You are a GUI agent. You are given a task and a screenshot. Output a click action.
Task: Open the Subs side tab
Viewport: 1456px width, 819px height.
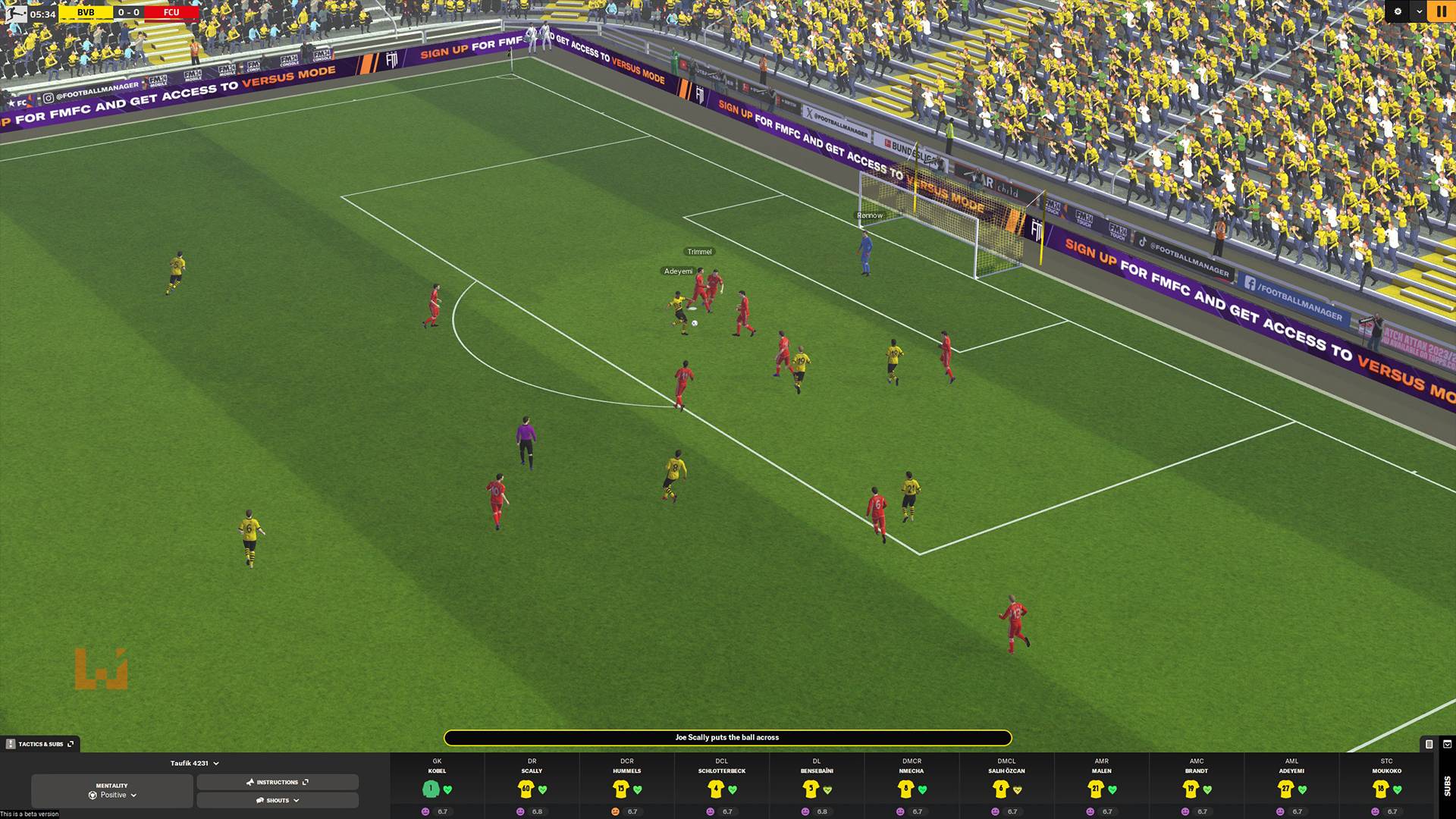tap(1447, 786)
